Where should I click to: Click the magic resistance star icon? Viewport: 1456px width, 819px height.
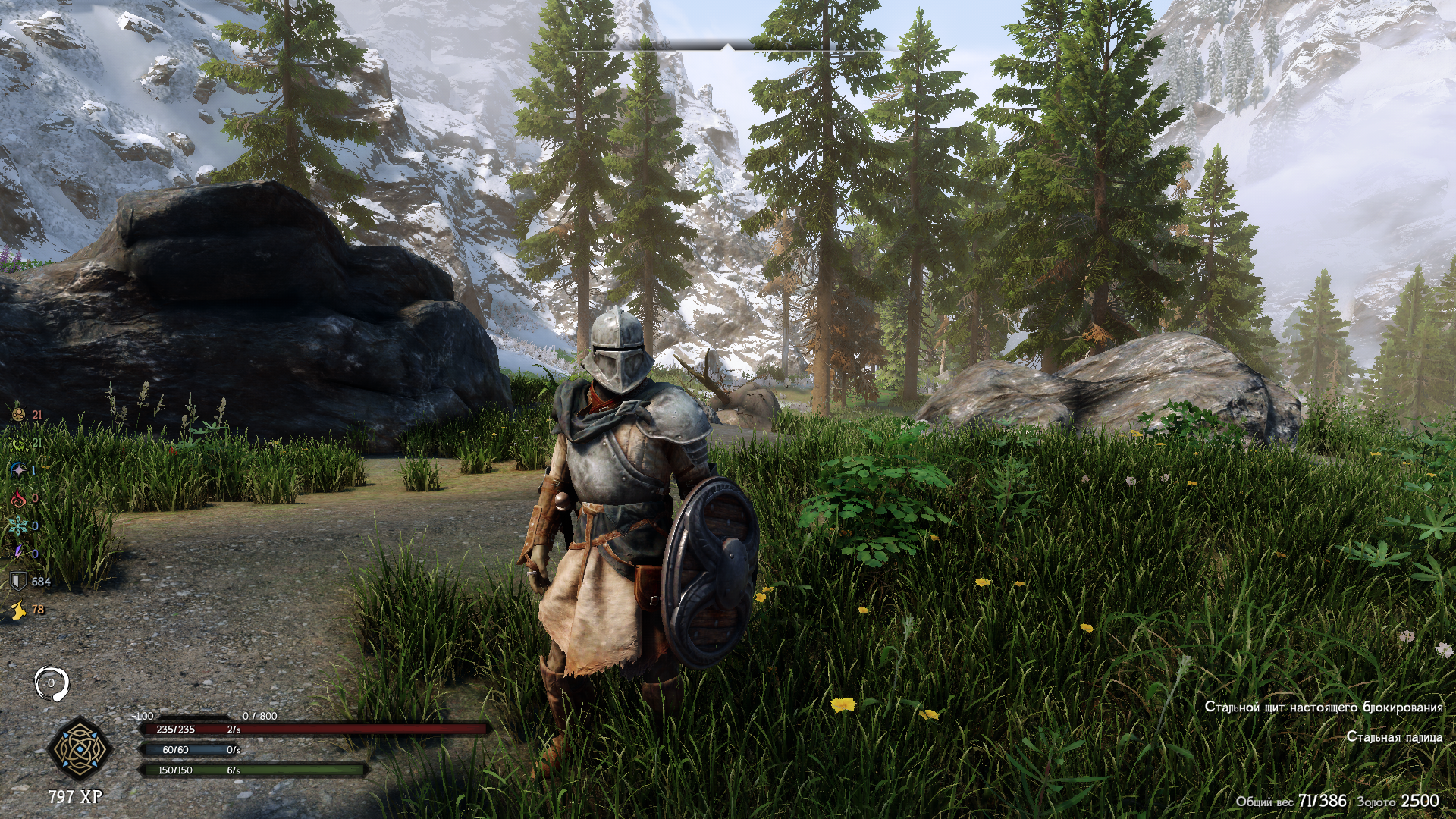[x=17, y=470]
